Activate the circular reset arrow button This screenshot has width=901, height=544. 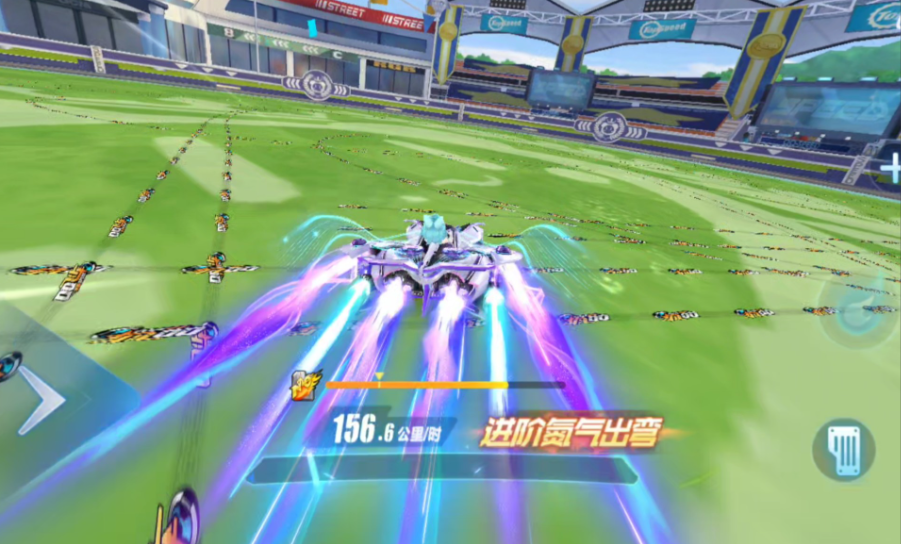tap(856, 309)
